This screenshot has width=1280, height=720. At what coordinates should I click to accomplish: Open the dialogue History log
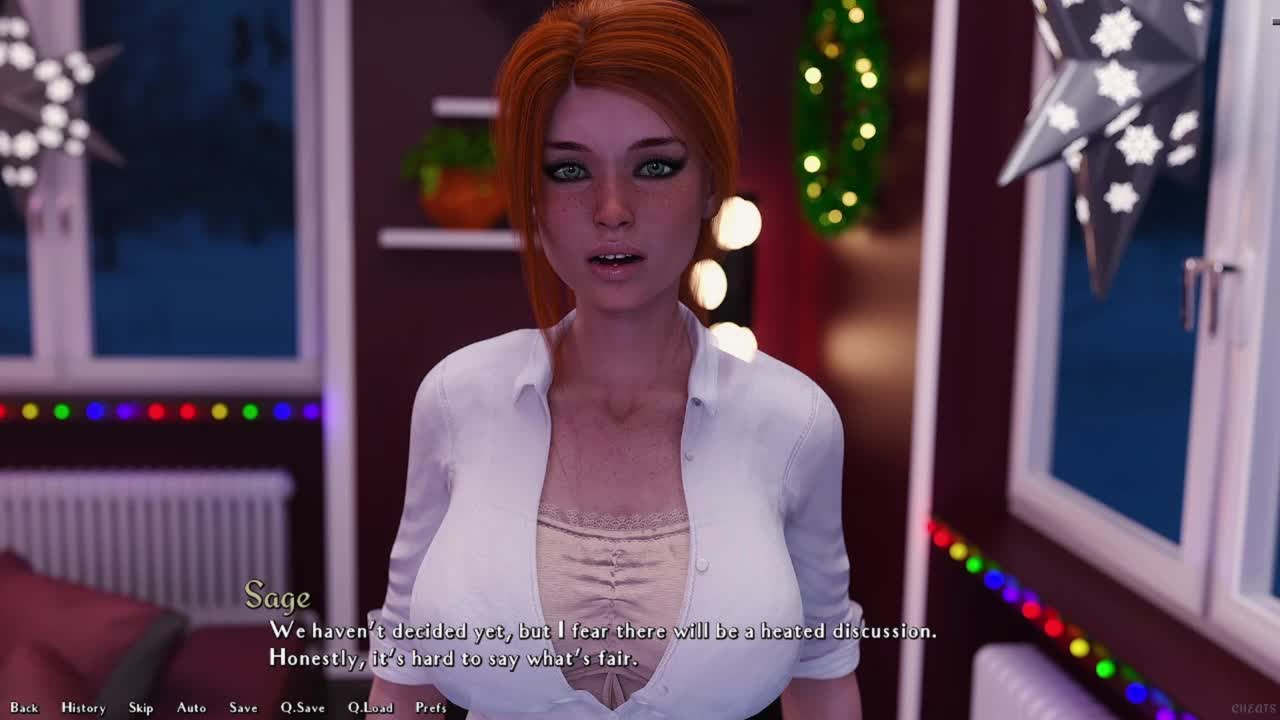click(x=83, y=708)
